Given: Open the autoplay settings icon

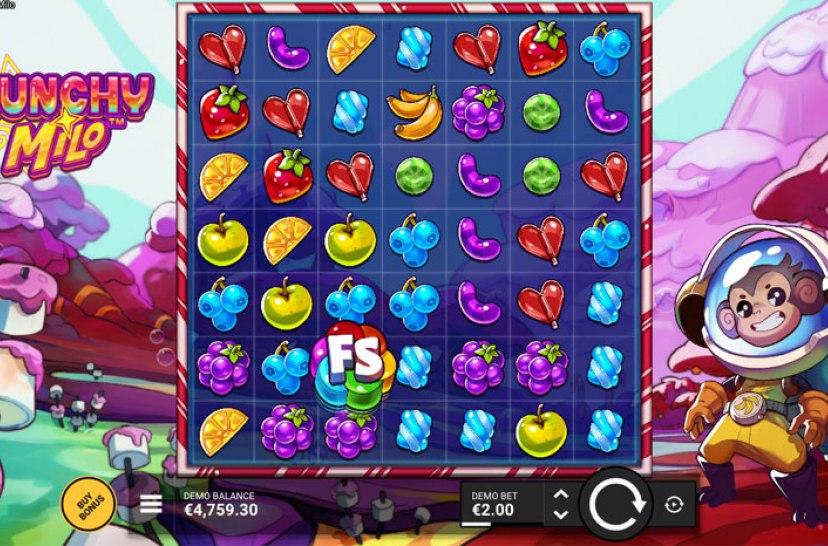Looking at the screenshot, I should 673,505.
